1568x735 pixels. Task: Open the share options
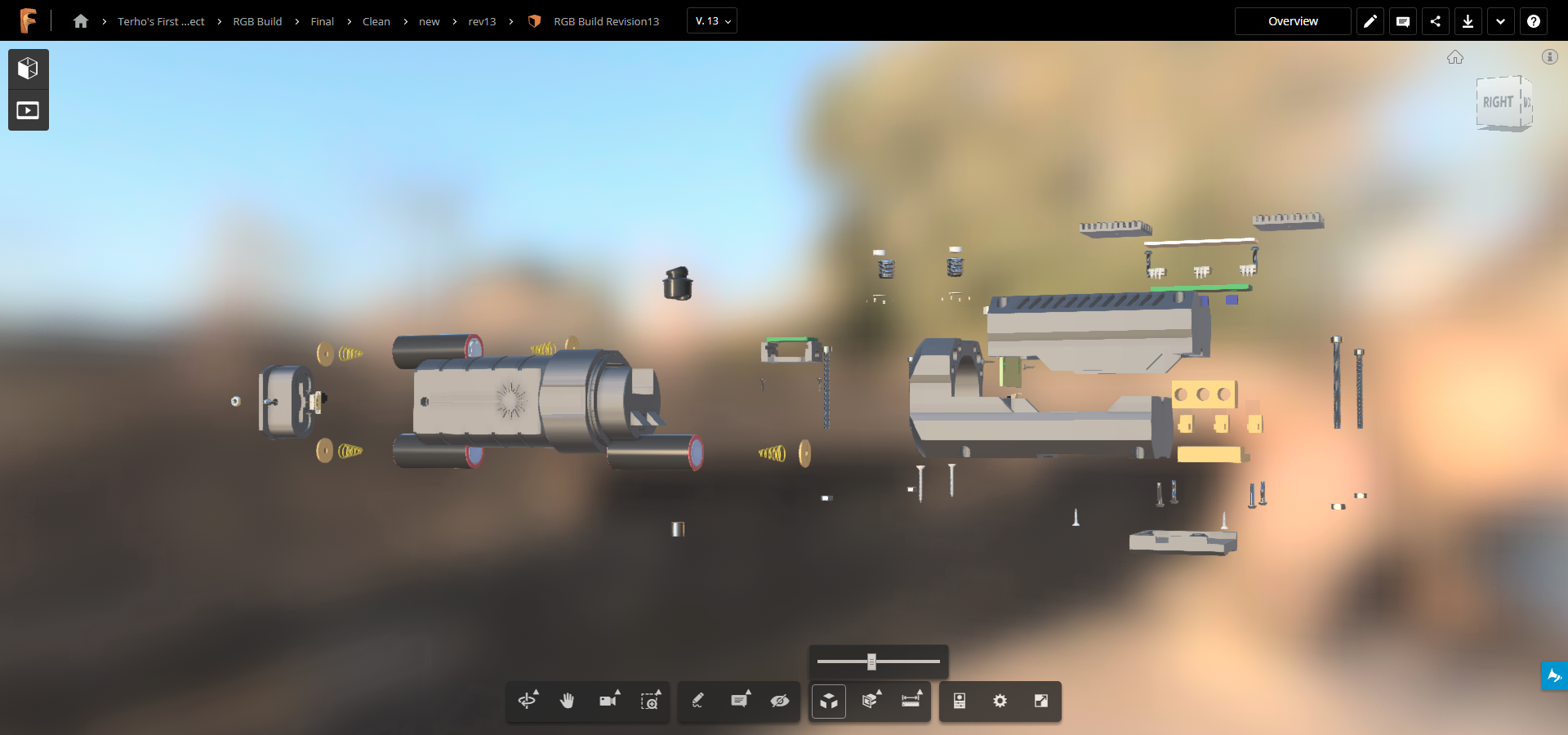click(1436, 21)
